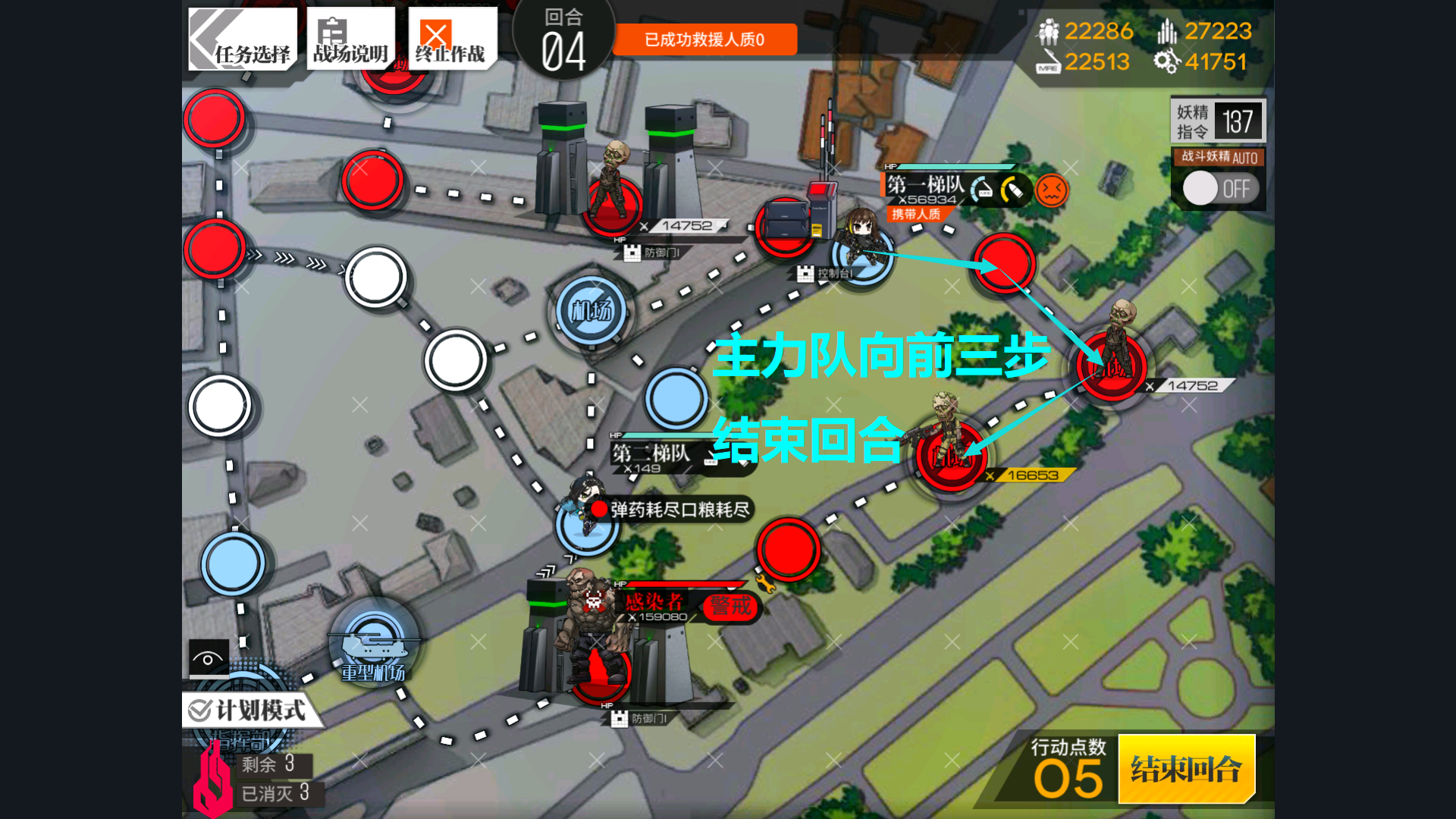This screenshot has height=819, width=1456.
Task: Click 终止作战 to abort the battle
Action: click(452, 39)
